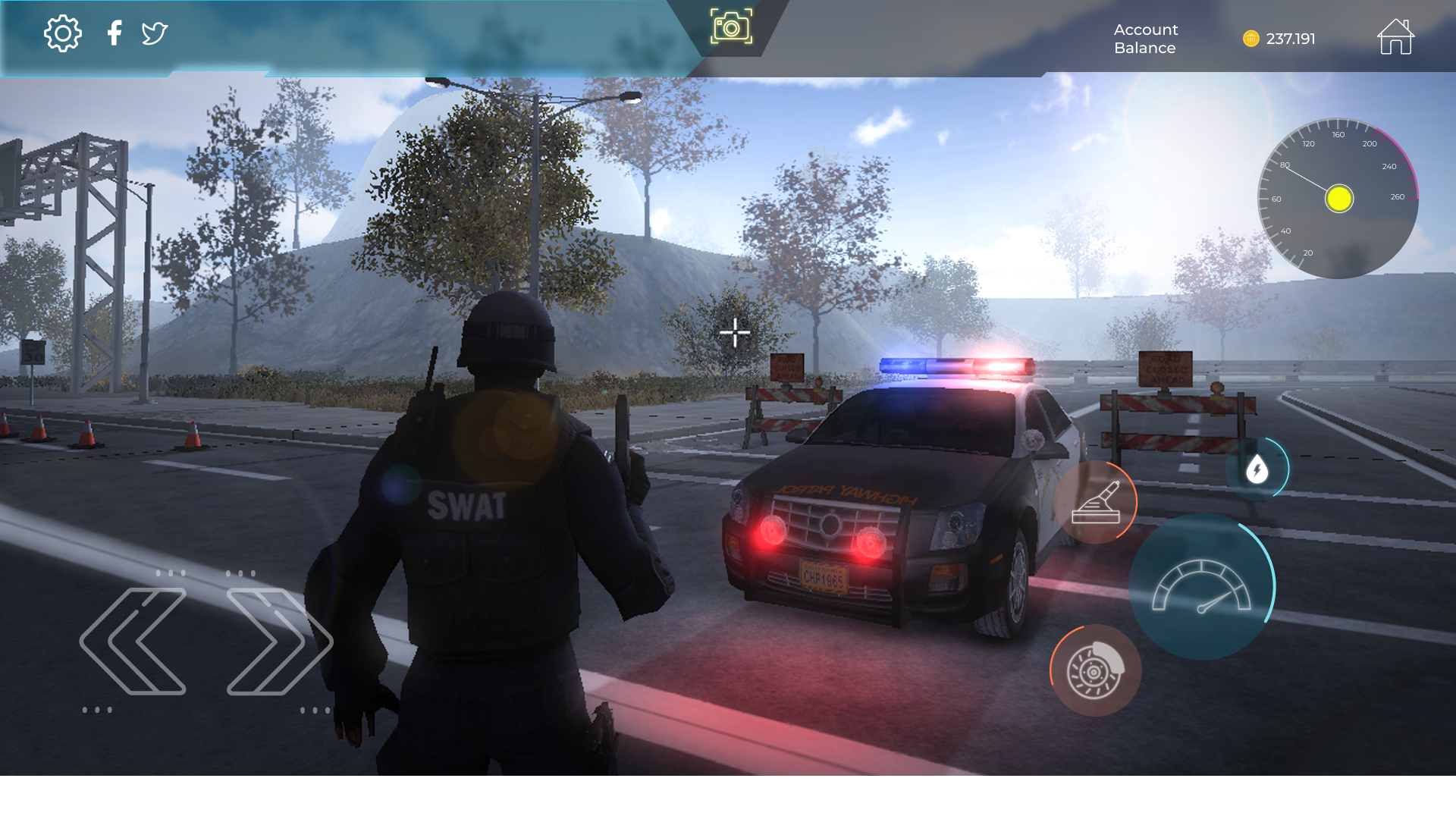Screen dimensions: 1456x819
Task: Engage the handbrake lever
Action: coord(1096,501)
